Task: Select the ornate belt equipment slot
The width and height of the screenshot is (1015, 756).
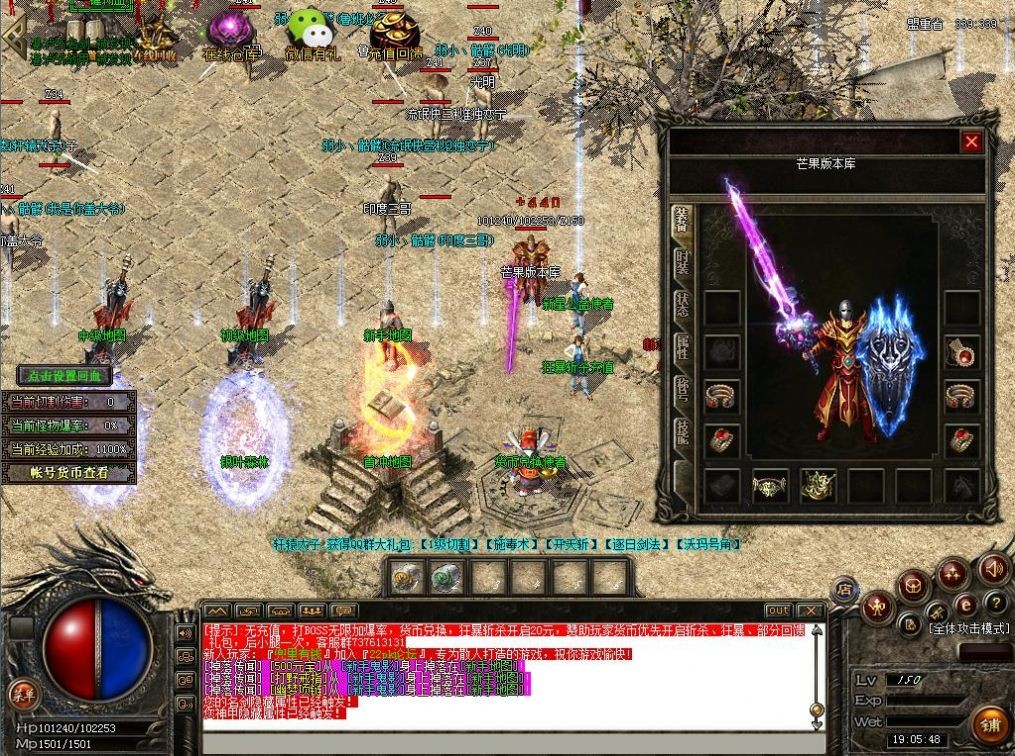Action: pos(770,486)
